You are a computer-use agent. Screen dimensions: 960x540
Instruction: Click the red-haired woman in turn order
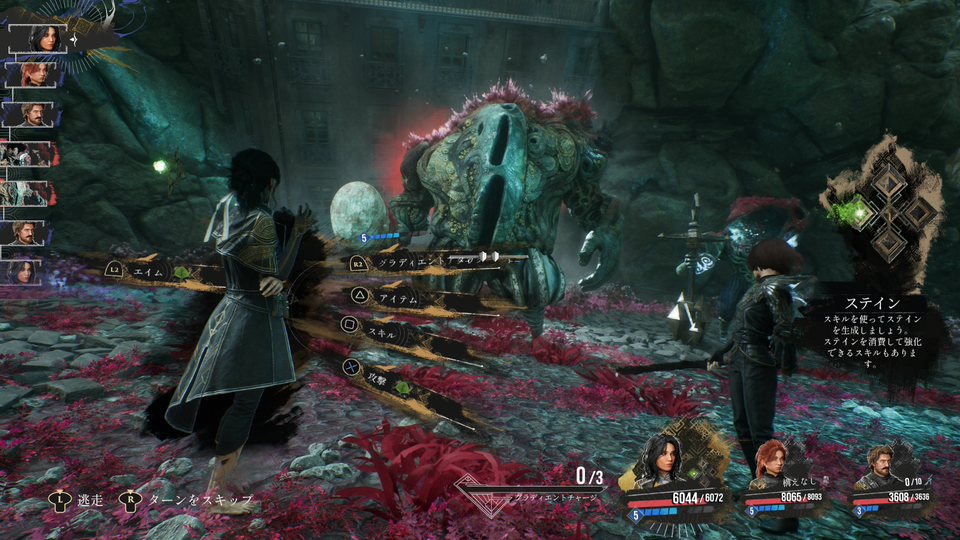tap(38, 76)
